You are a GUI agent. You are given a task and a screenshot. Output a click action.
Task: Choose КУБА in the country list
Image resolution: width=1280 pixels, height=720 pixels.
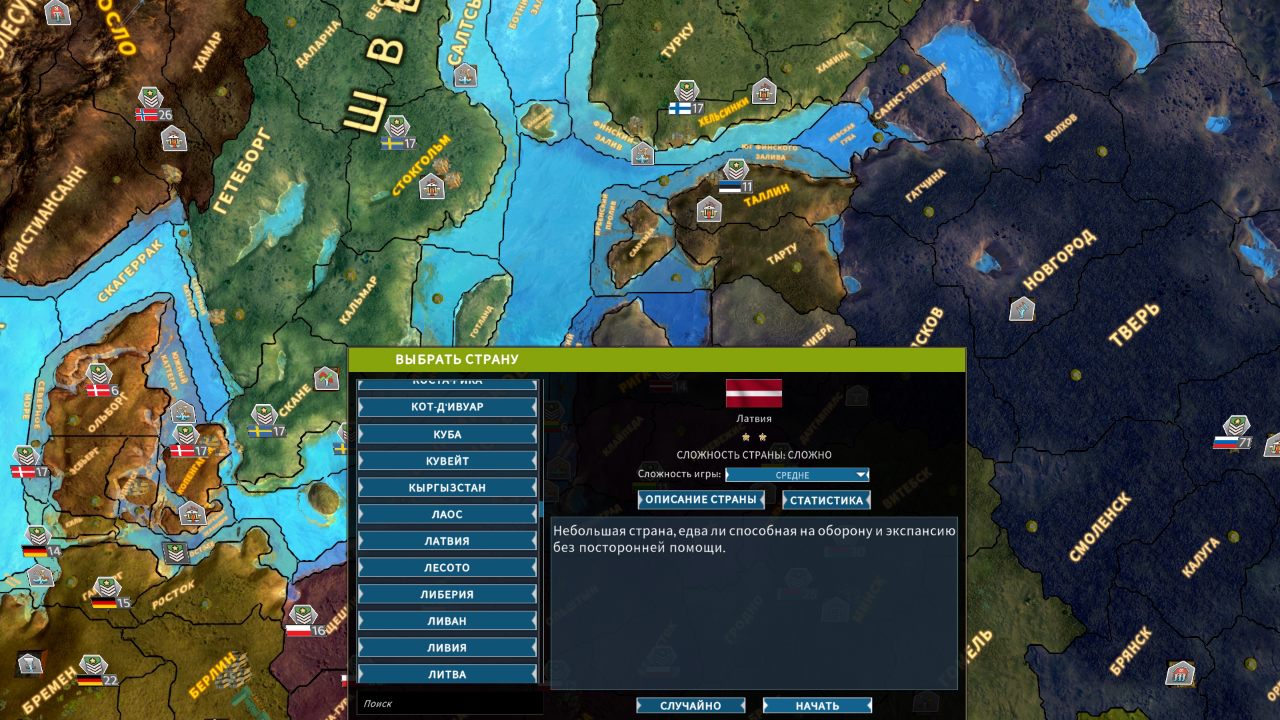[x=448, y=433]
